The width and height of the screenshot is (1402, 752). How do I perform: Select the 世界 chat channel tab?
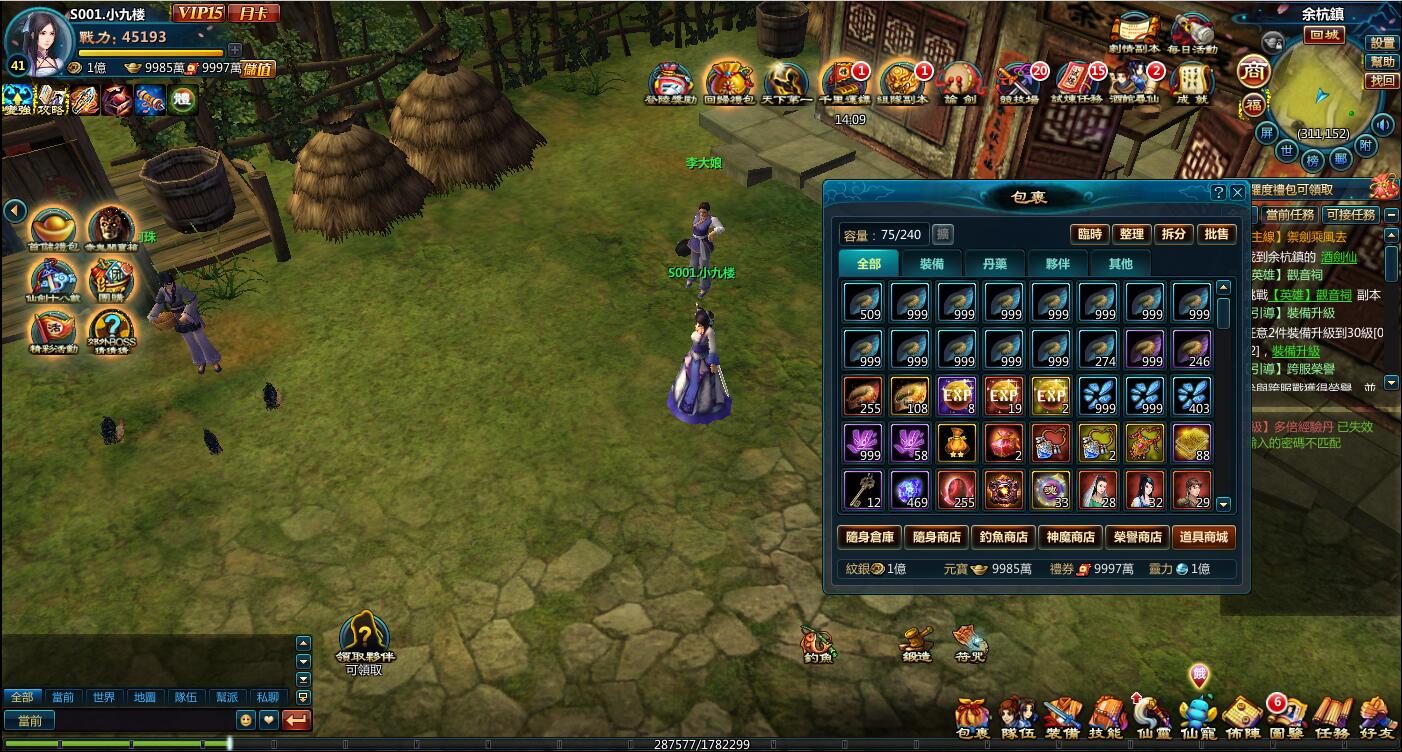(x=102, y=697)
